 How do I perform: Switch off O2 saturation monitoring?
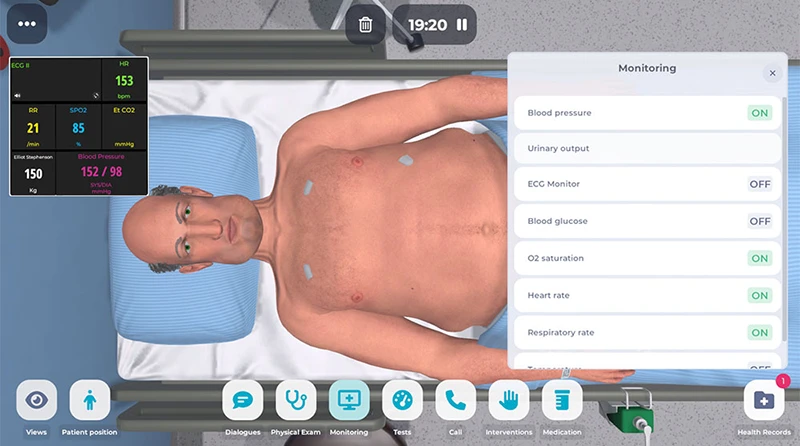[x=759, y=258]
